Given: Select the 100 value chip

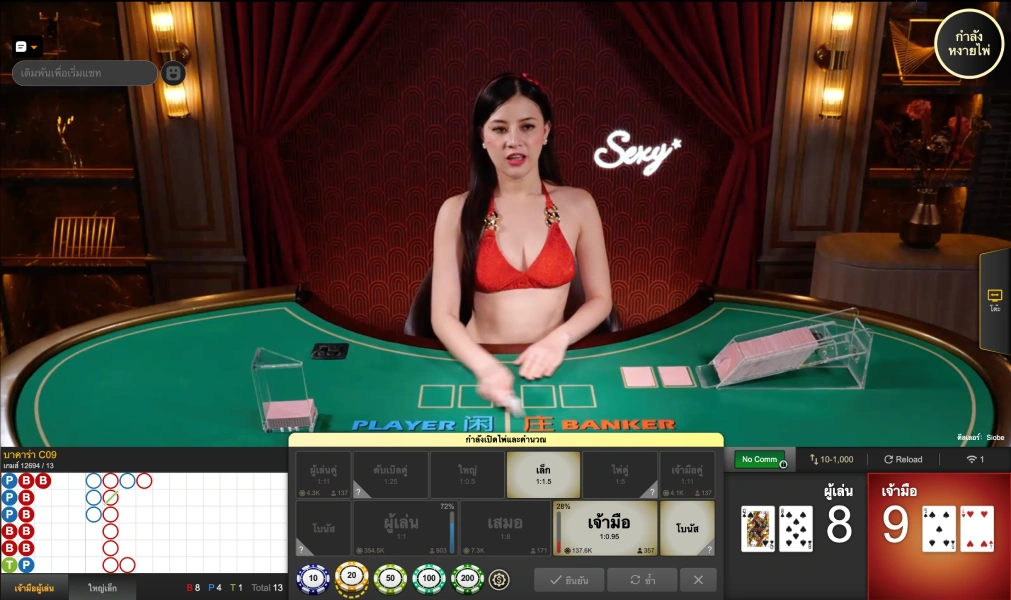Looking at the screenshot, I should click(x=429, y=578).
